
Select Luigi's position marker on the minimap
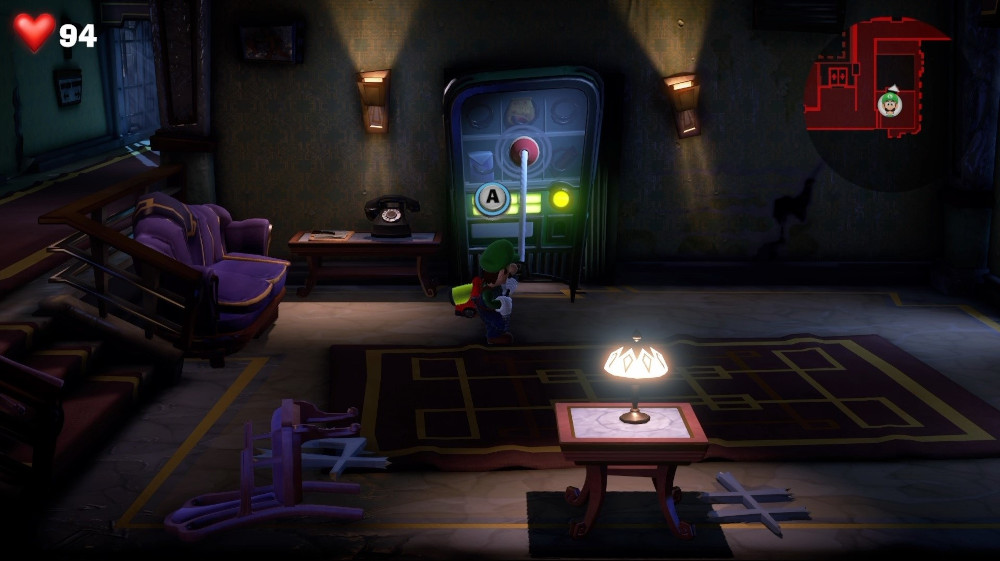click(x=890, y=104)
